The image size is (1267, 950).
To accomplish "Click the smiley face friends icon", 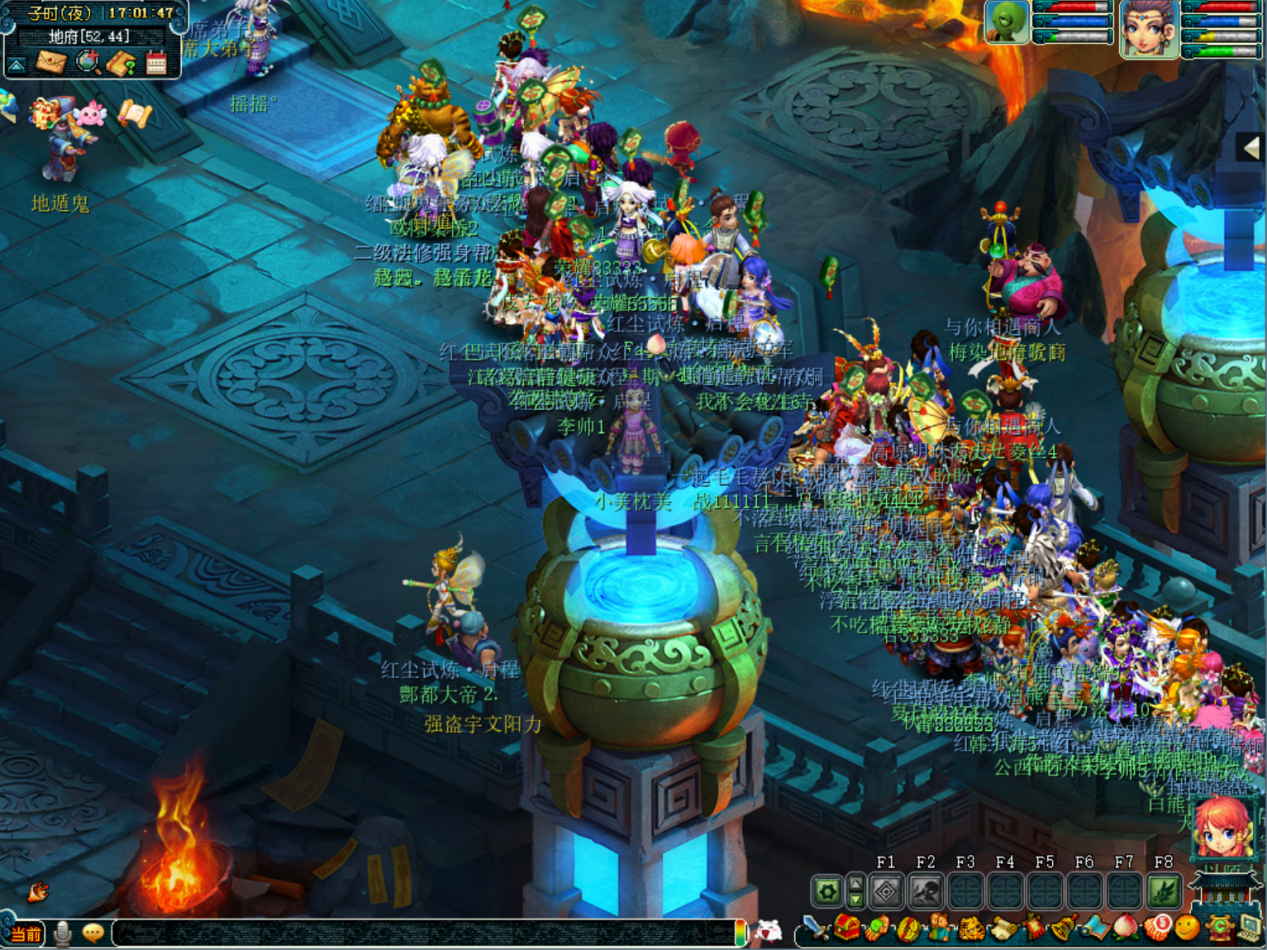I will tap(1187, 928).
